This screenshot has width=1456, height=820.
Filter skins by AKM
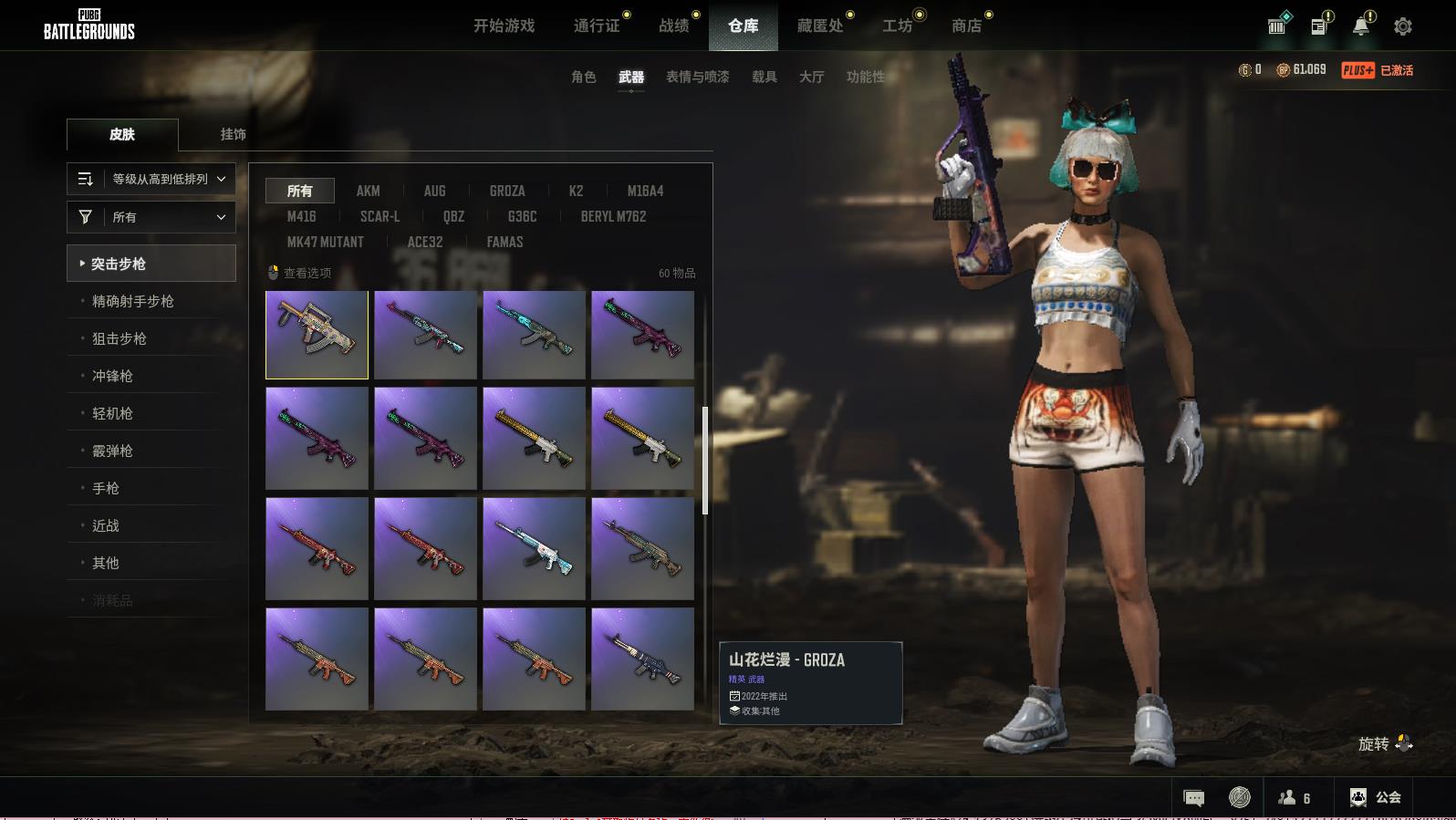pos(368,191)
